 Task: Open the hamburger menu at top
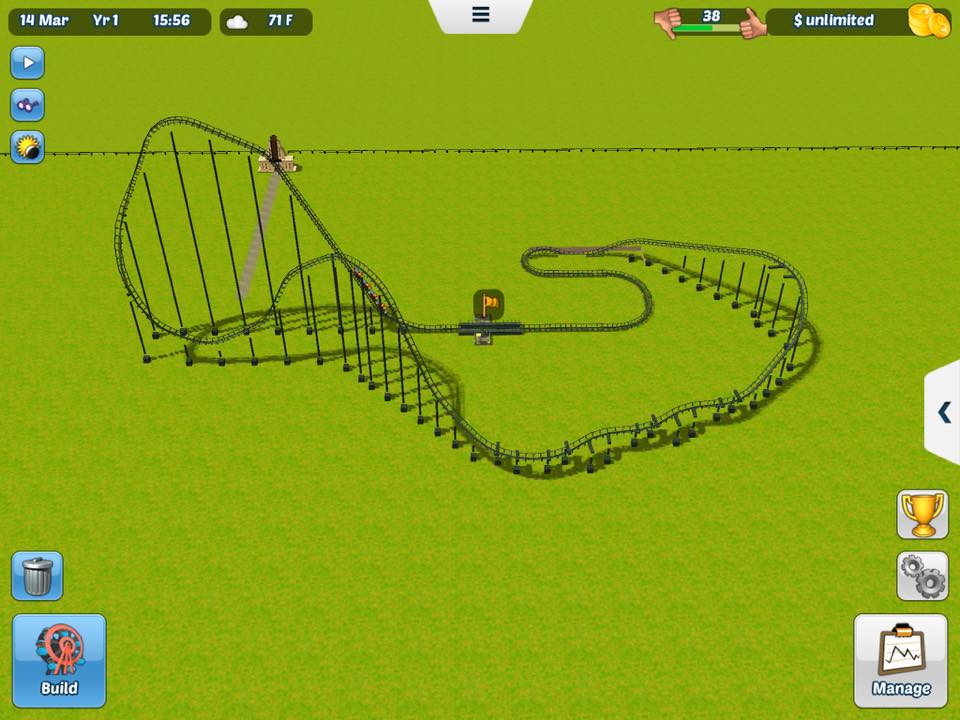(x=480, y=15)
